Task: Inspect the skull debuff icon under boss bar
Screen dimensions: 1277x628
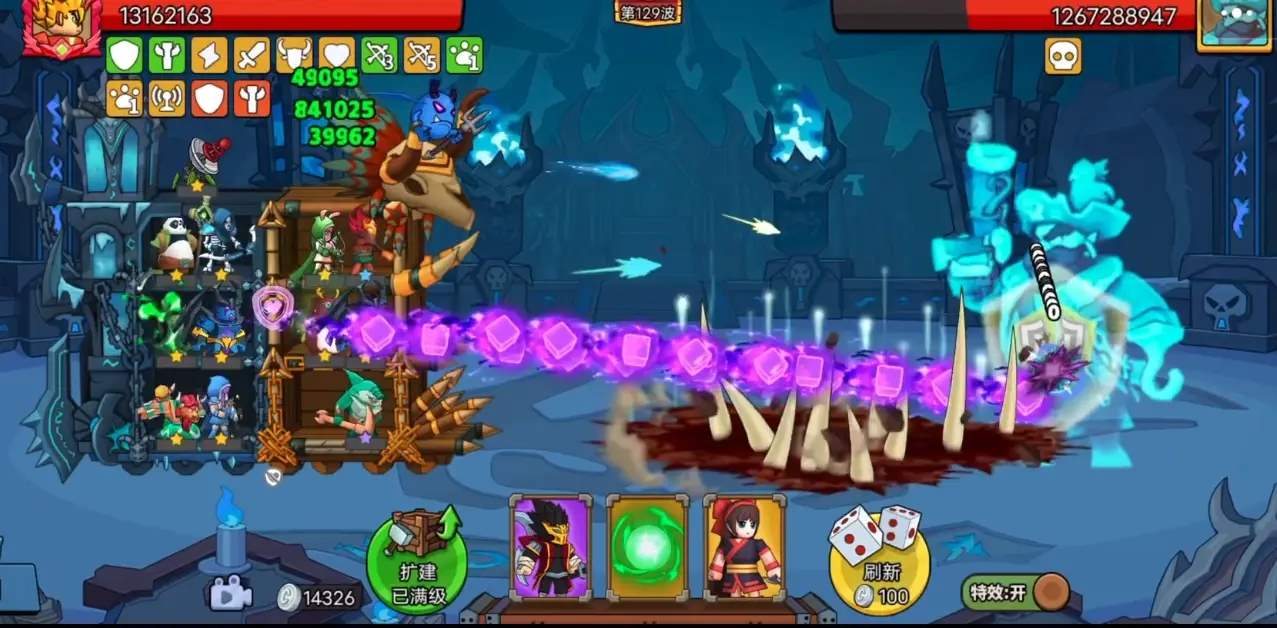Action: click(1063, 56)
